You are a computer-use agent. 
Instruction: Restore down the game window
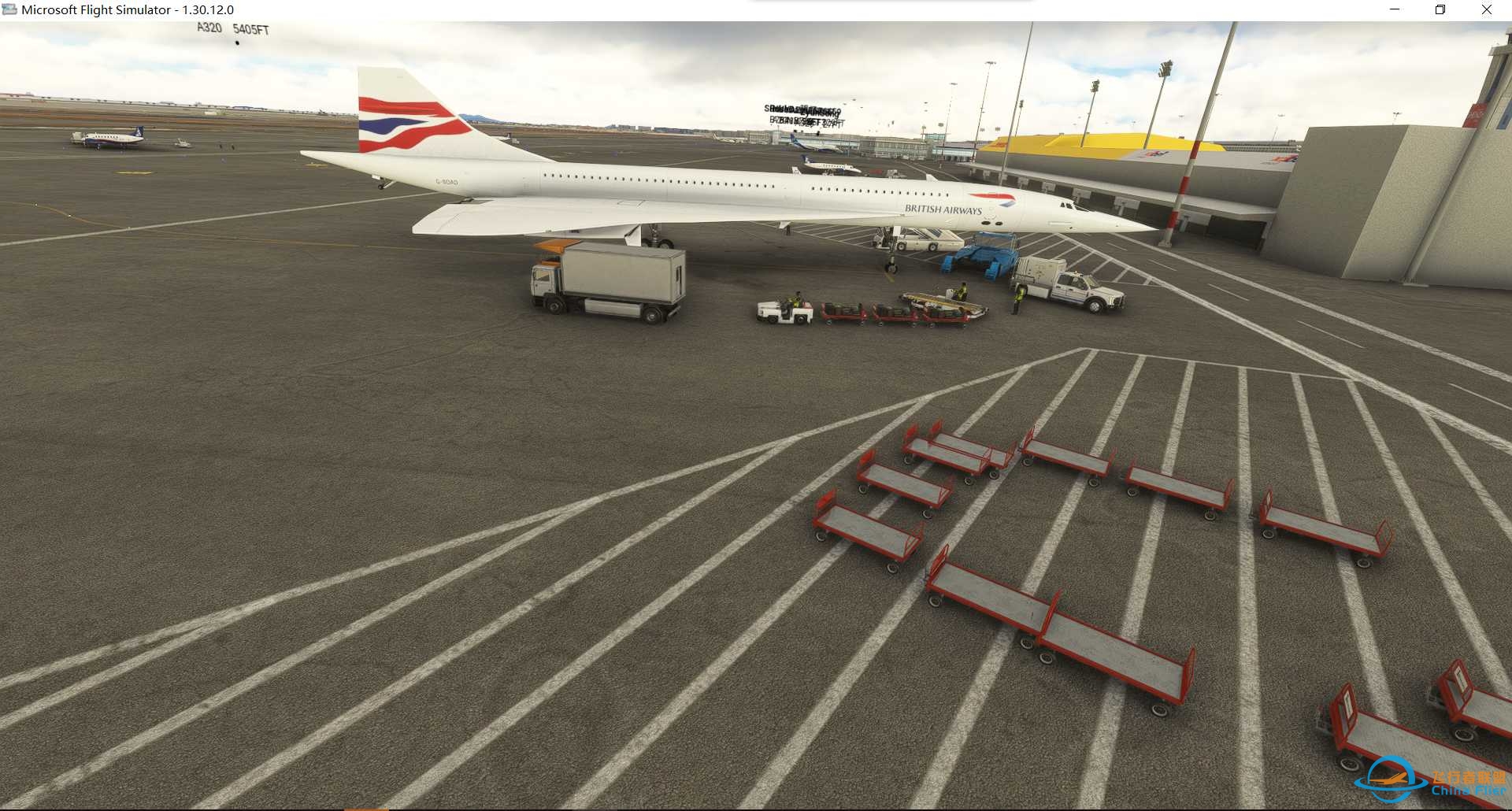coord(1440,9)
